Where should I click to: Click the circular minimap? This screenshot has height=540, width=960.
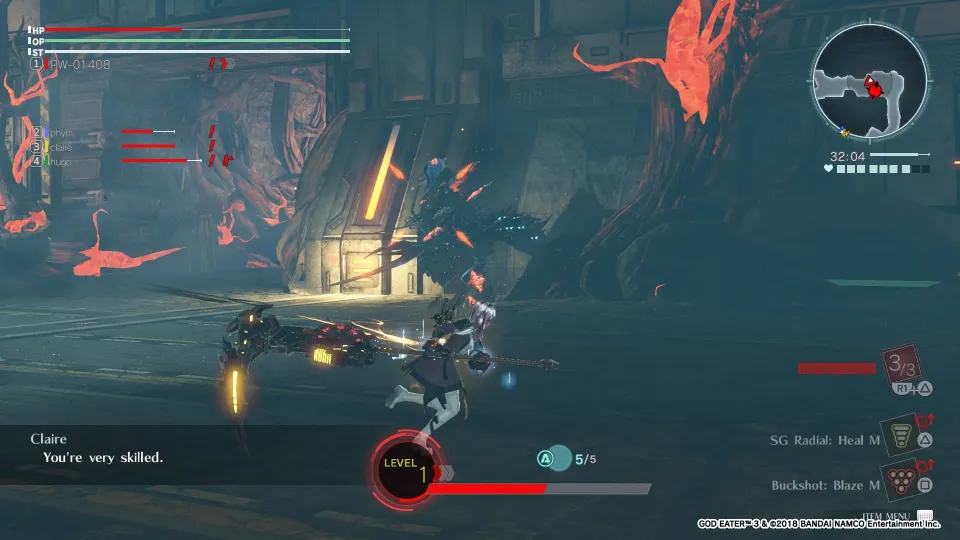tap(866, 82)
